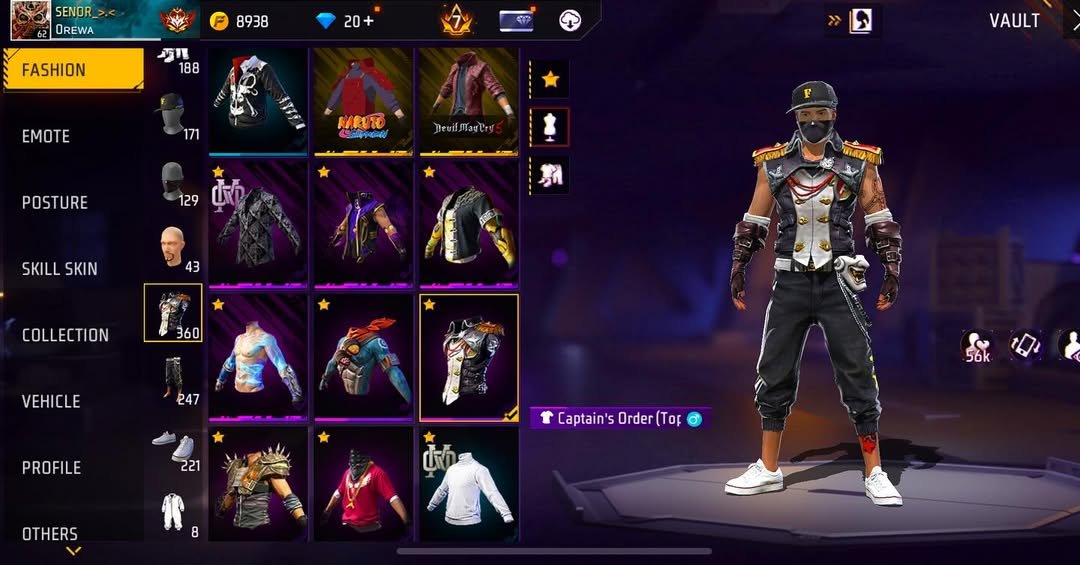
Task: Switch to the Posture section
Action: click(x=55, y=202)
